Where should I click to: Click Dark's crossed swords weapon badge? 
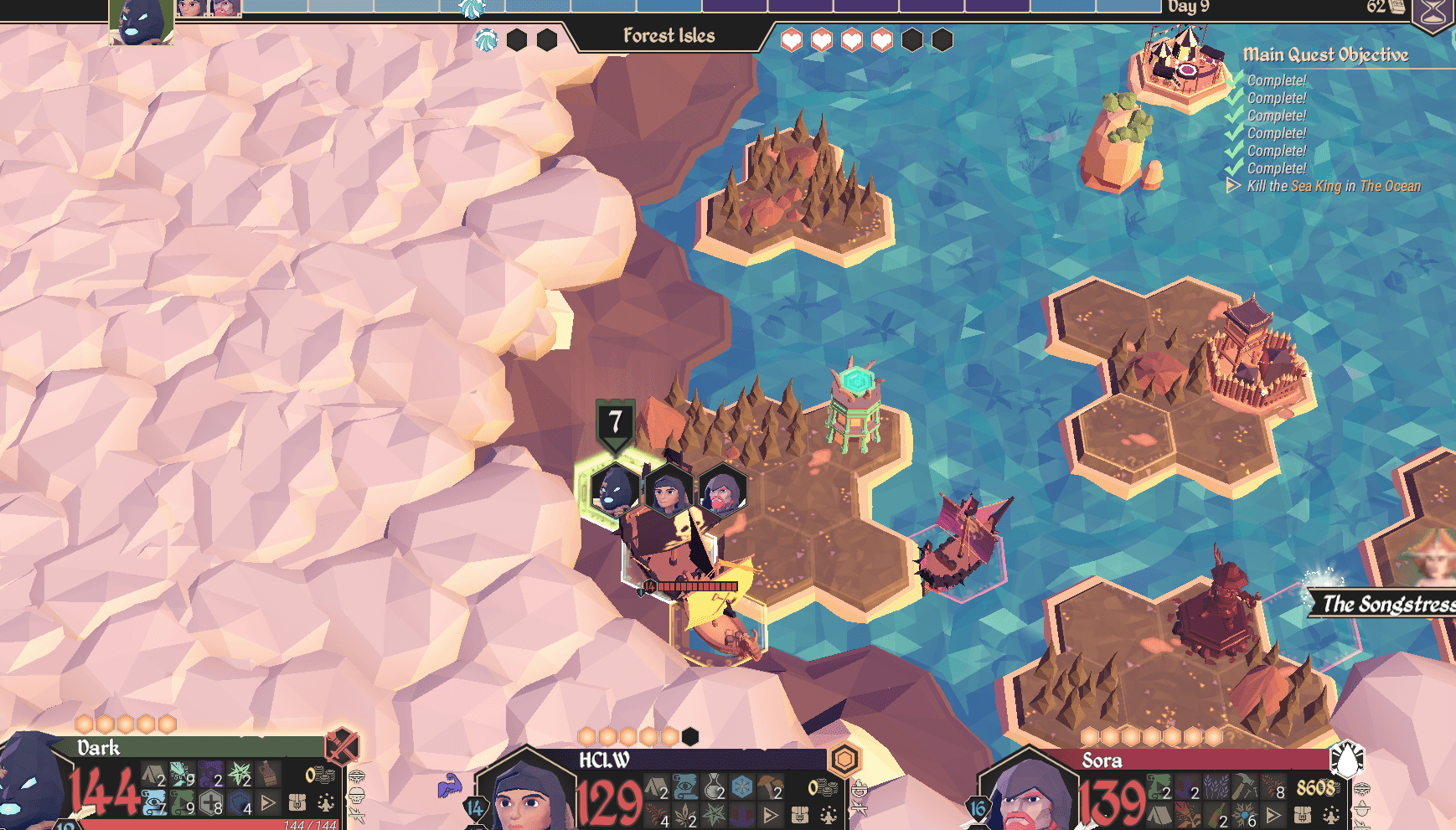(x=342, y=745)
